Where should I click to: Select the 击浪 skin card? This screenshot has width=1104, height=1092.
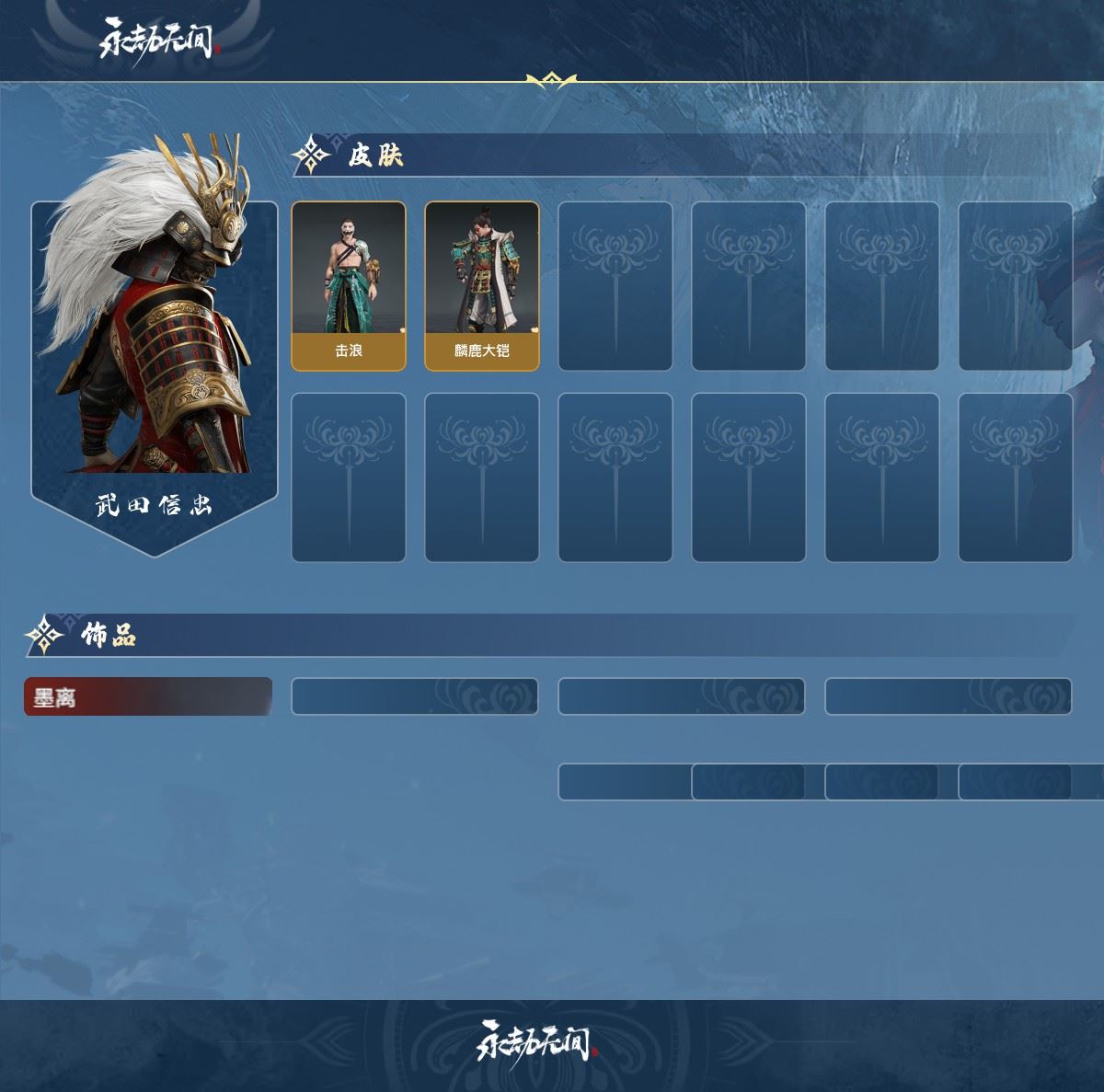tap(349, 286)
